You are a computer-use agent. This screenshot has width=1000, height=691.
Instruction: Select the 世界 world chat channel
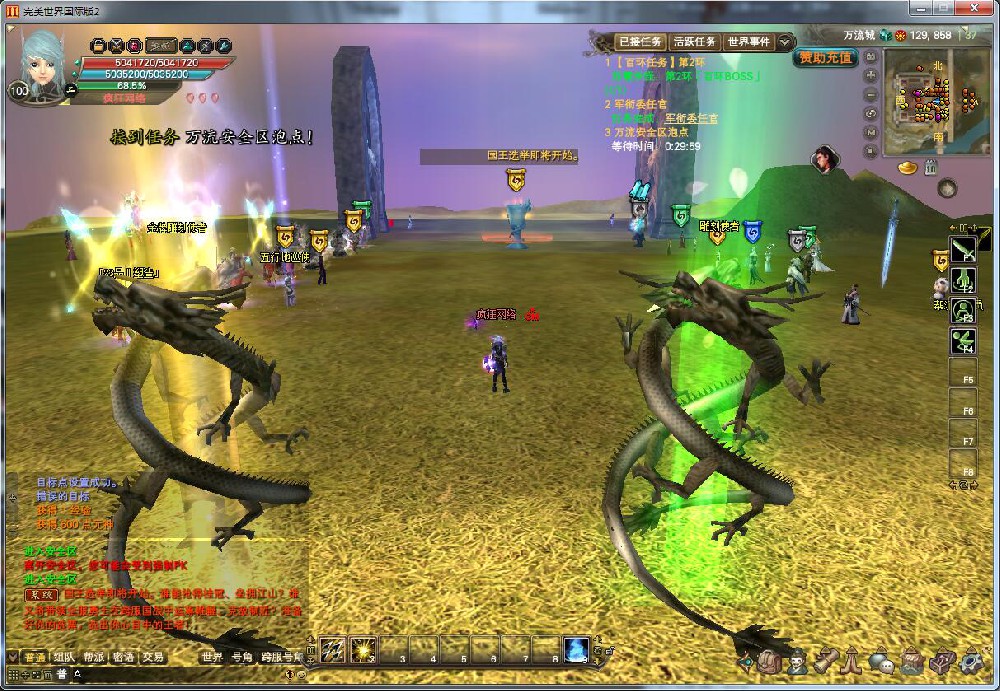coord(212,657)
